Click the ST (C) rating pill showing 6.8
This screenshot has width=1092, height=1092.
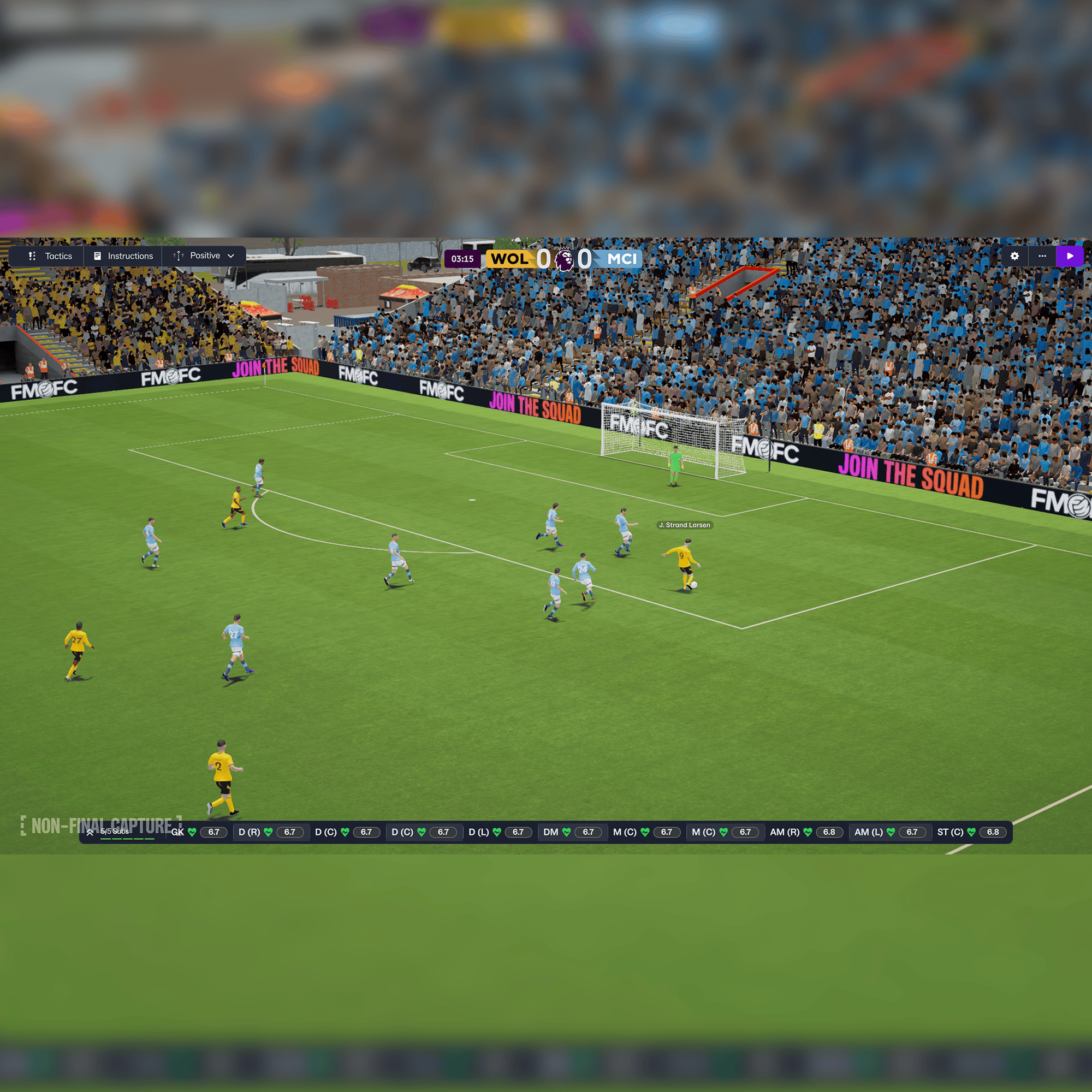tap(994, 832)
